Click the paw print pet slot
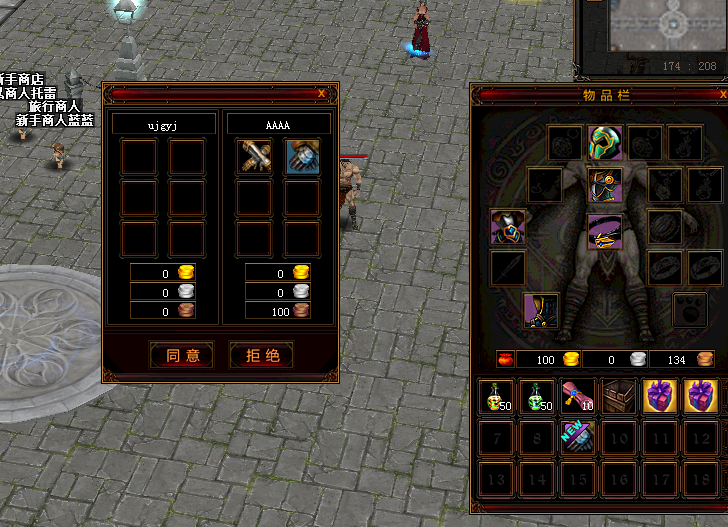Viewport: 728px width, 527px height. (690, 310)
